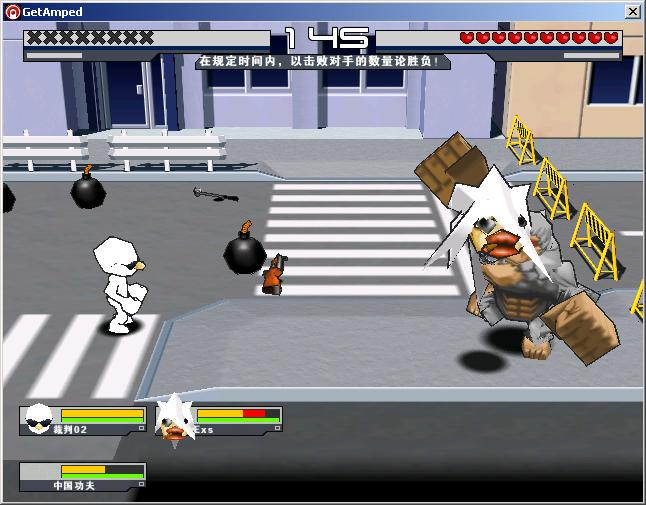Close the GetAmped window

coord(632,11)
